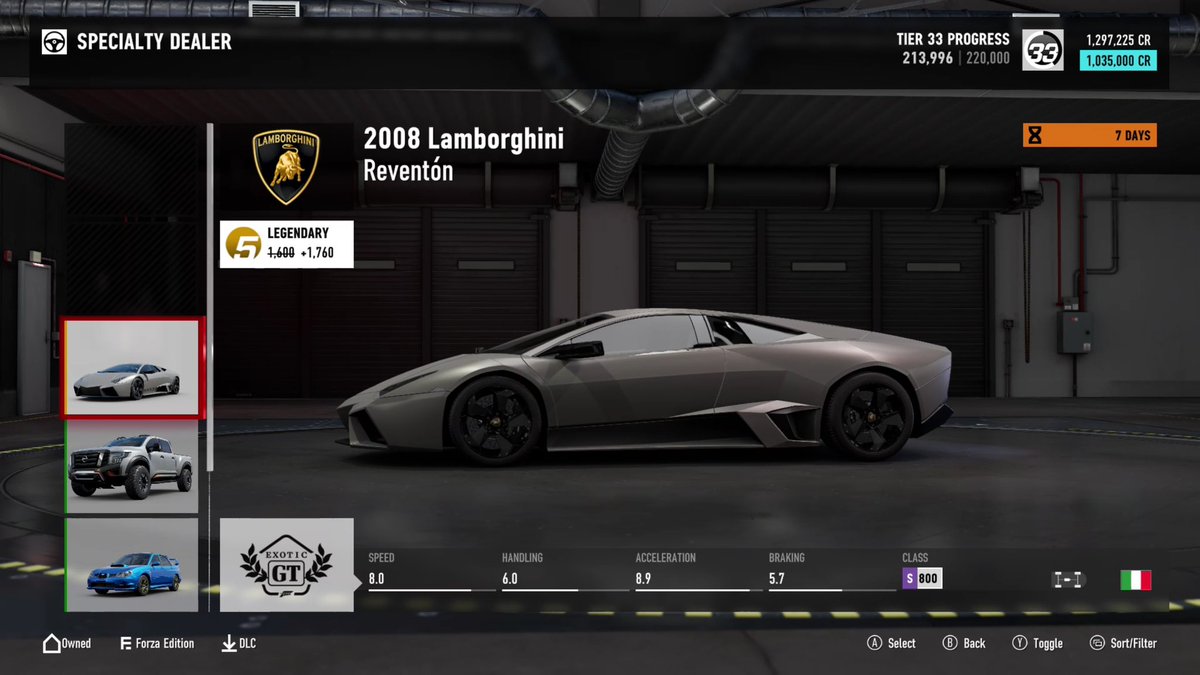Screen dimensions: 1200x675
Task: Select the S 800 class badge
Action: point(922,579)
